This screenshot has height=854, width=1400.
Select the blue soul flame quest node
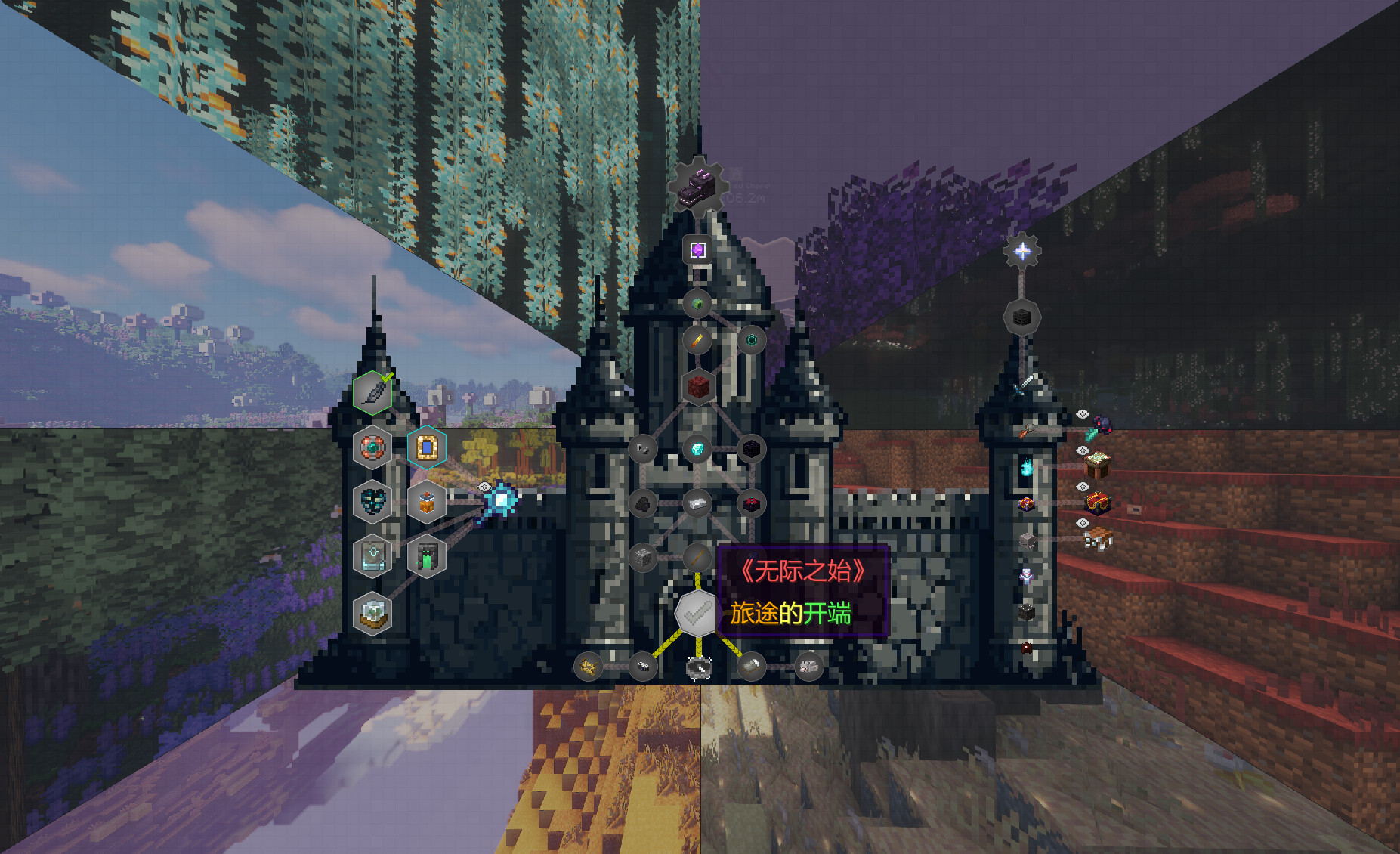point(1027,466)
